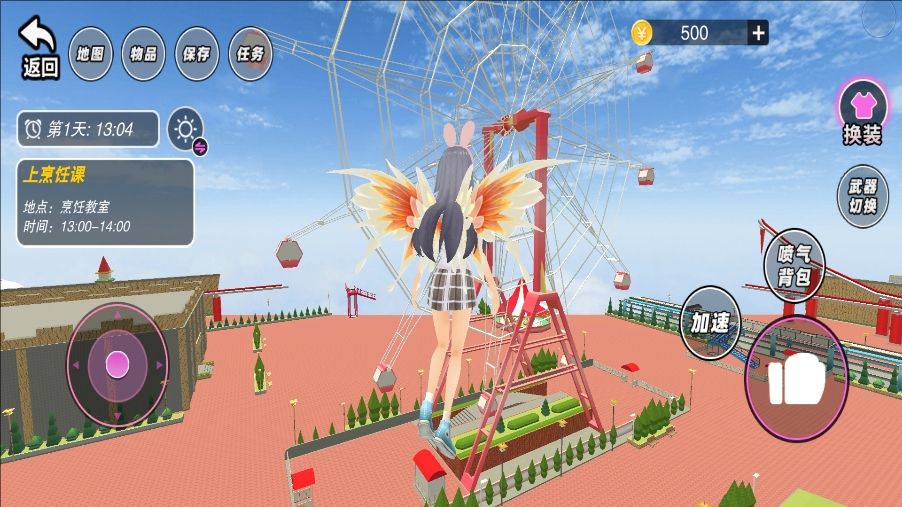902x507 pixels.
Task: Tap the 加速 speed-up button
Action: point(710,322)
